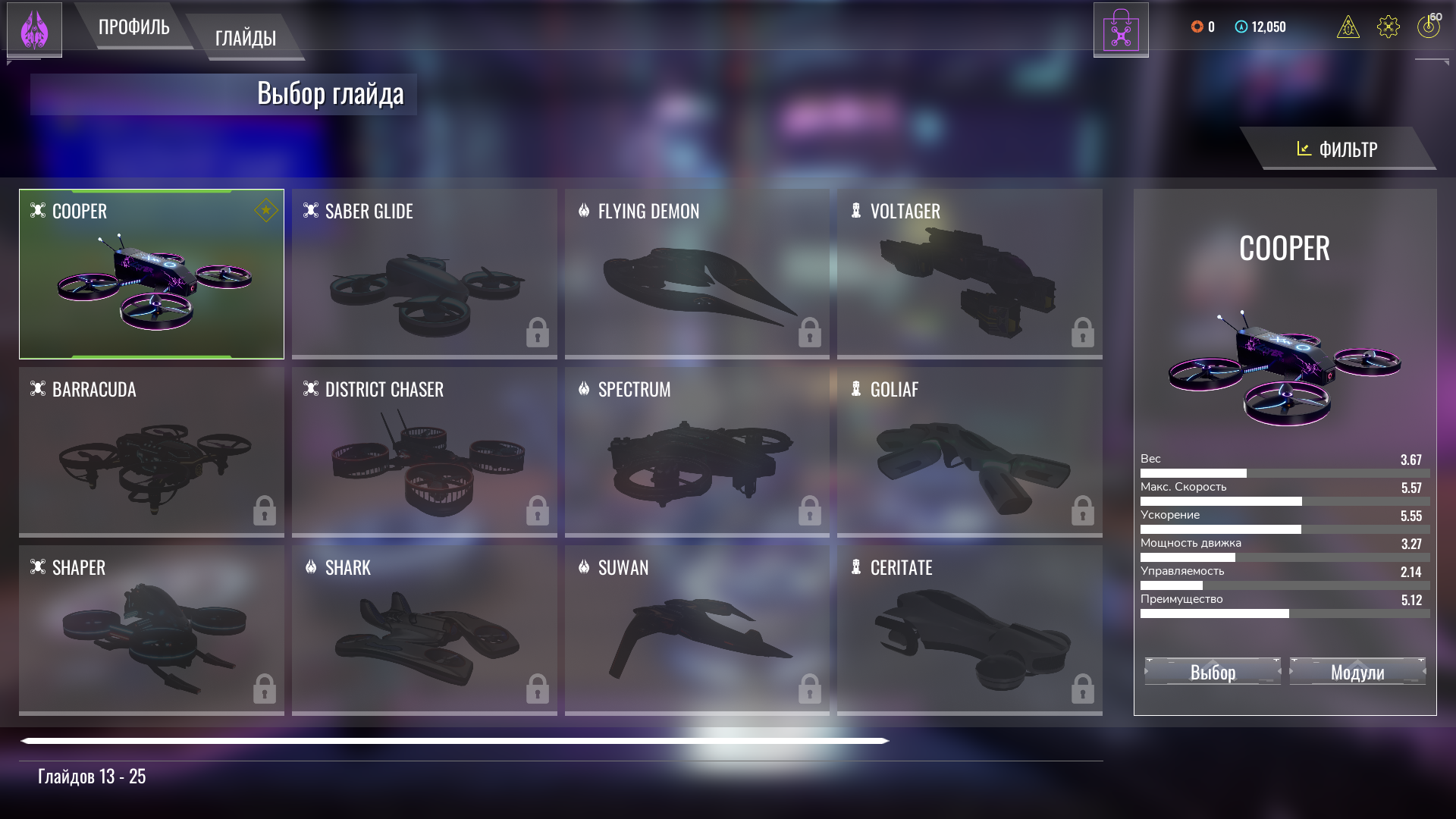This screenshot has height=819, width=1456.
Task: Pick the CERITATE glide tile
Action: pyautogui.click(x=969, y=630)
